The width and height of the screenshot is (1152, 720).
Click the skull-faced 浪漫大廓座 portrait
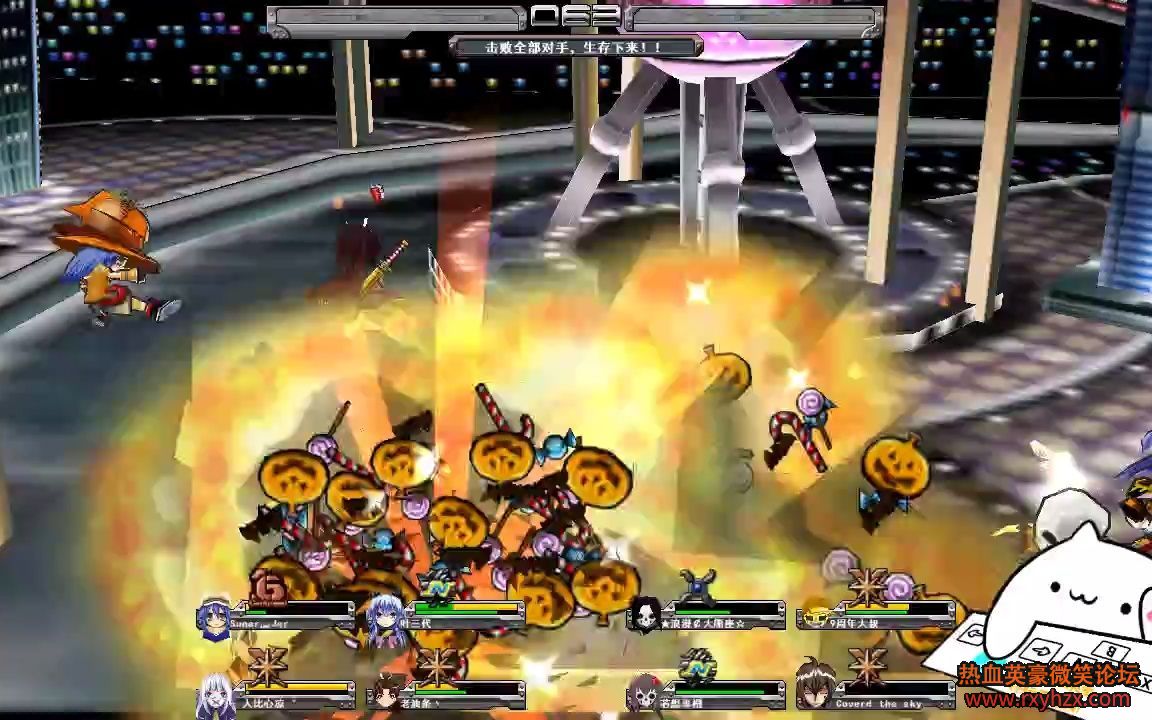click(645, 614)
